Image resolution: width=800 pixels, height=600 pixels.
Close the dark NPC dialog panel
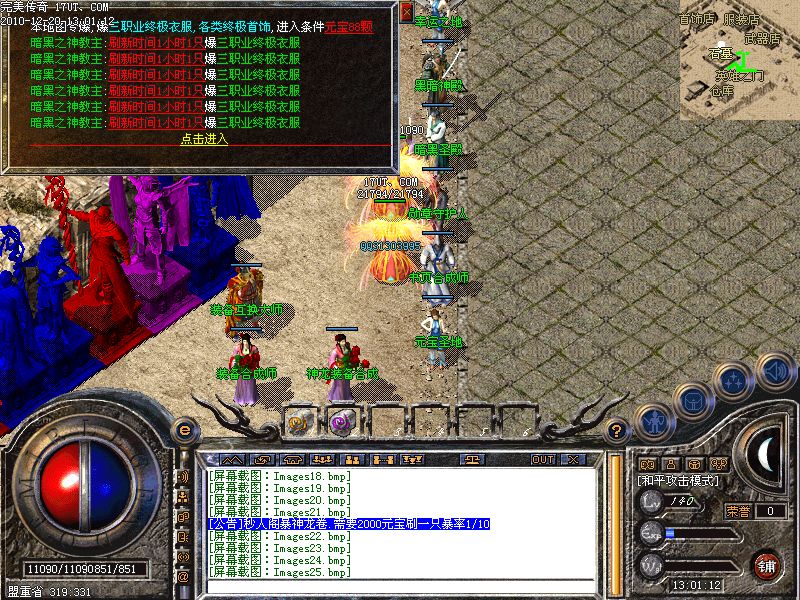click(x=406, y=14)
